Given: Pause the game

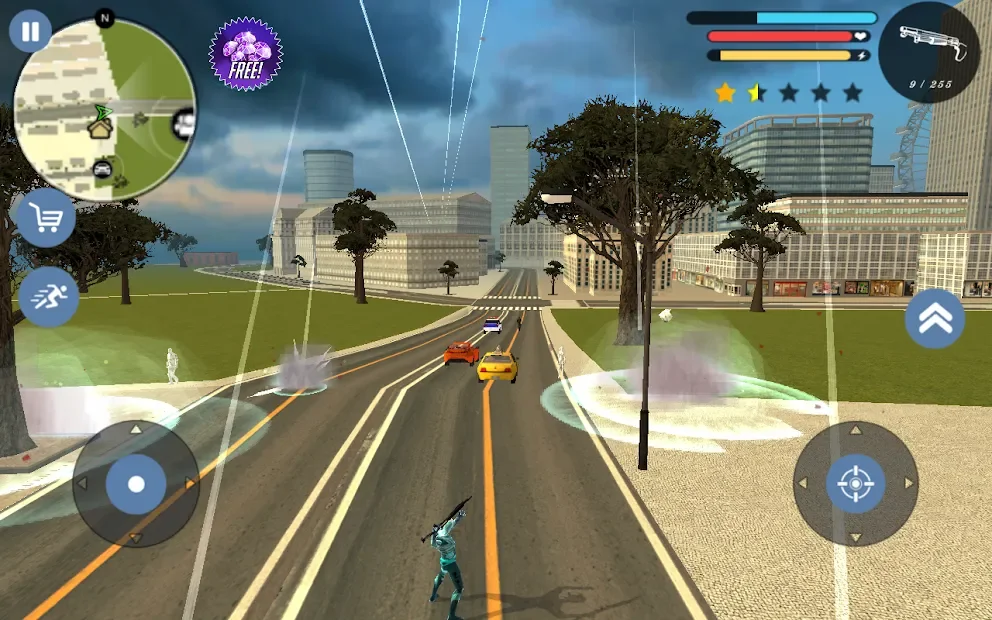Looking at the screenshot, I should tap(30, 31).
